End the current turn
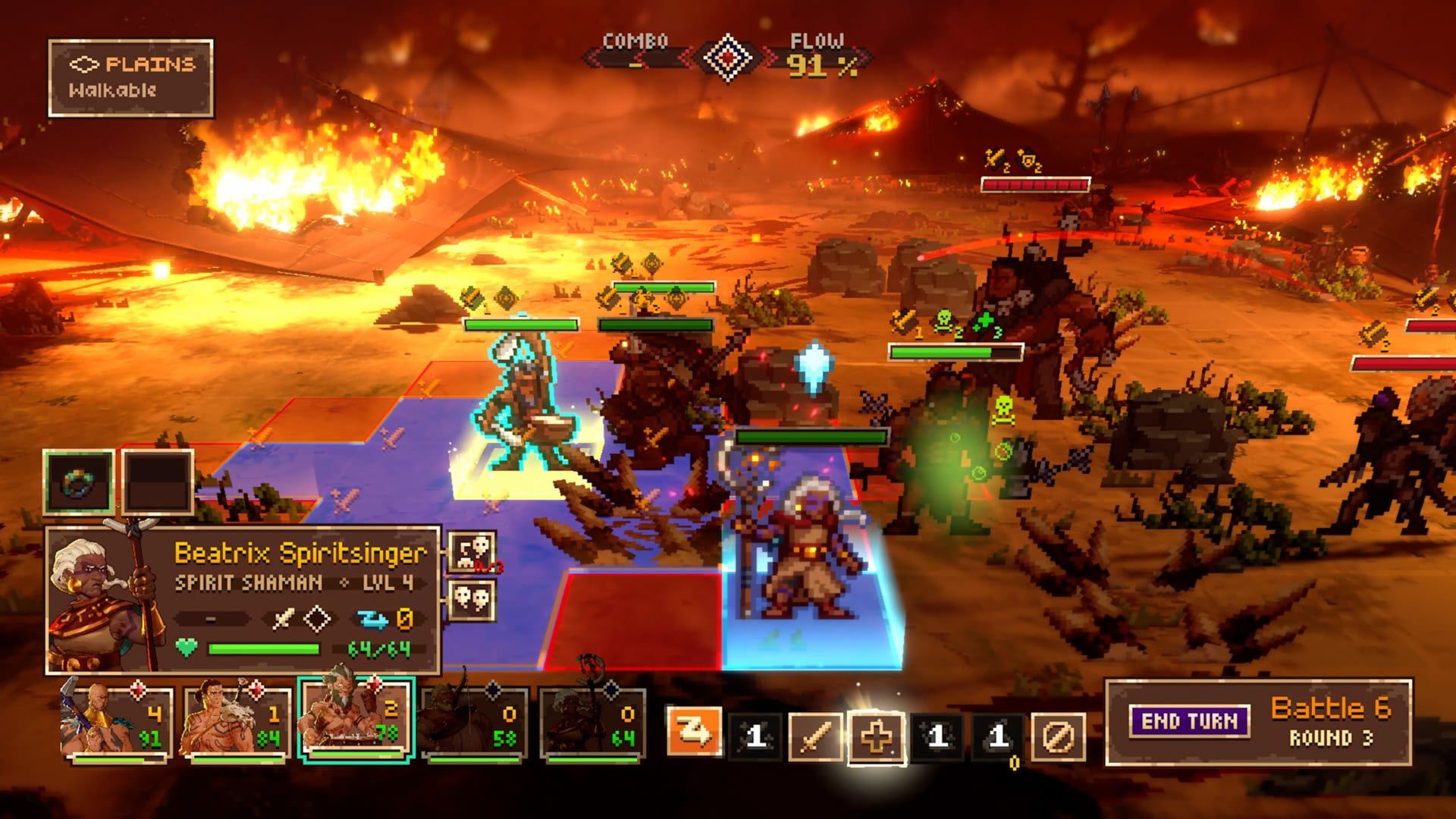The image size is (1456, 819). (1189, 721)
